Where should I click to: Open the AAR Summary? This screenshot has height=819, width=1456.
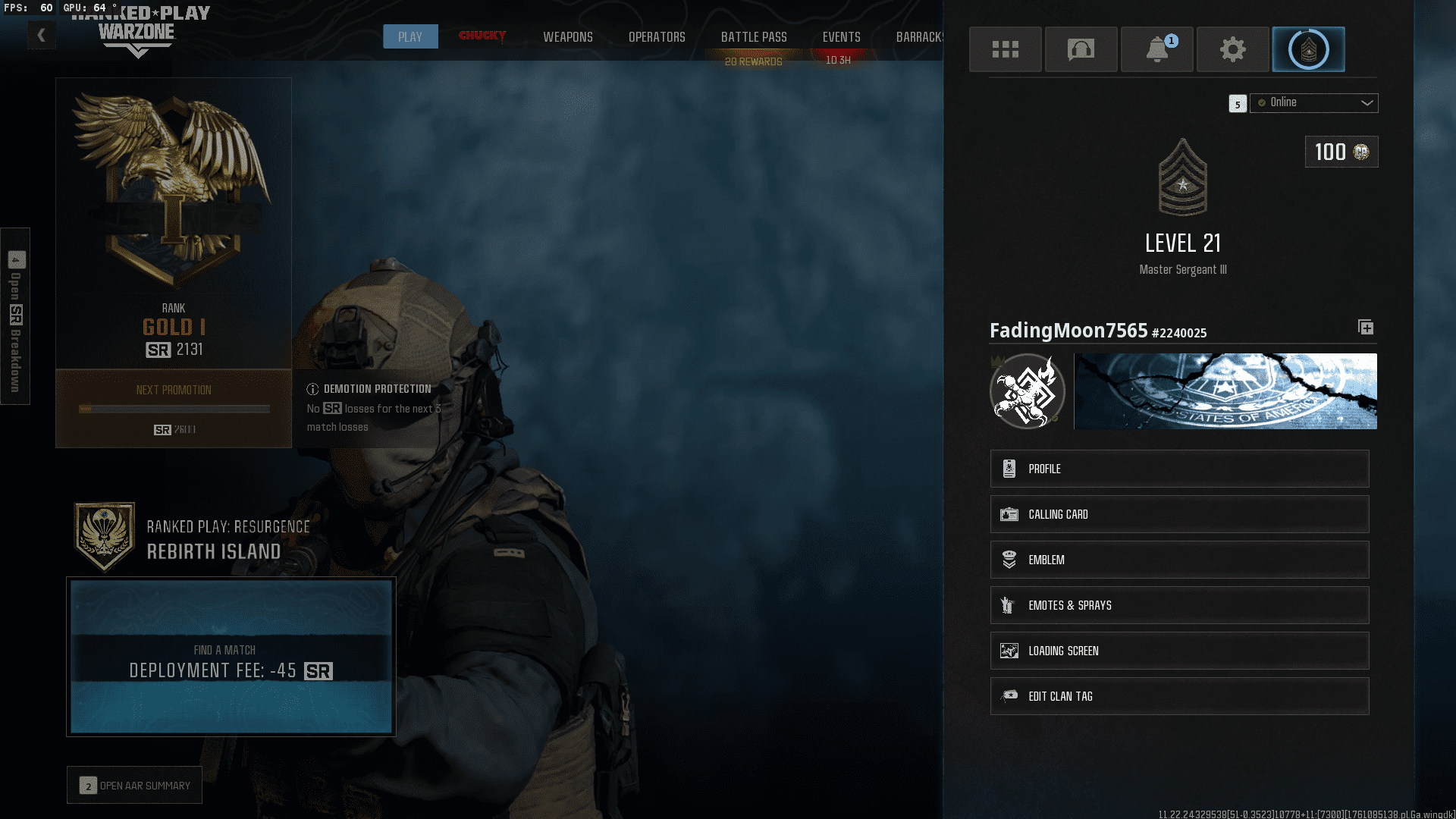(x=133, y=785)
